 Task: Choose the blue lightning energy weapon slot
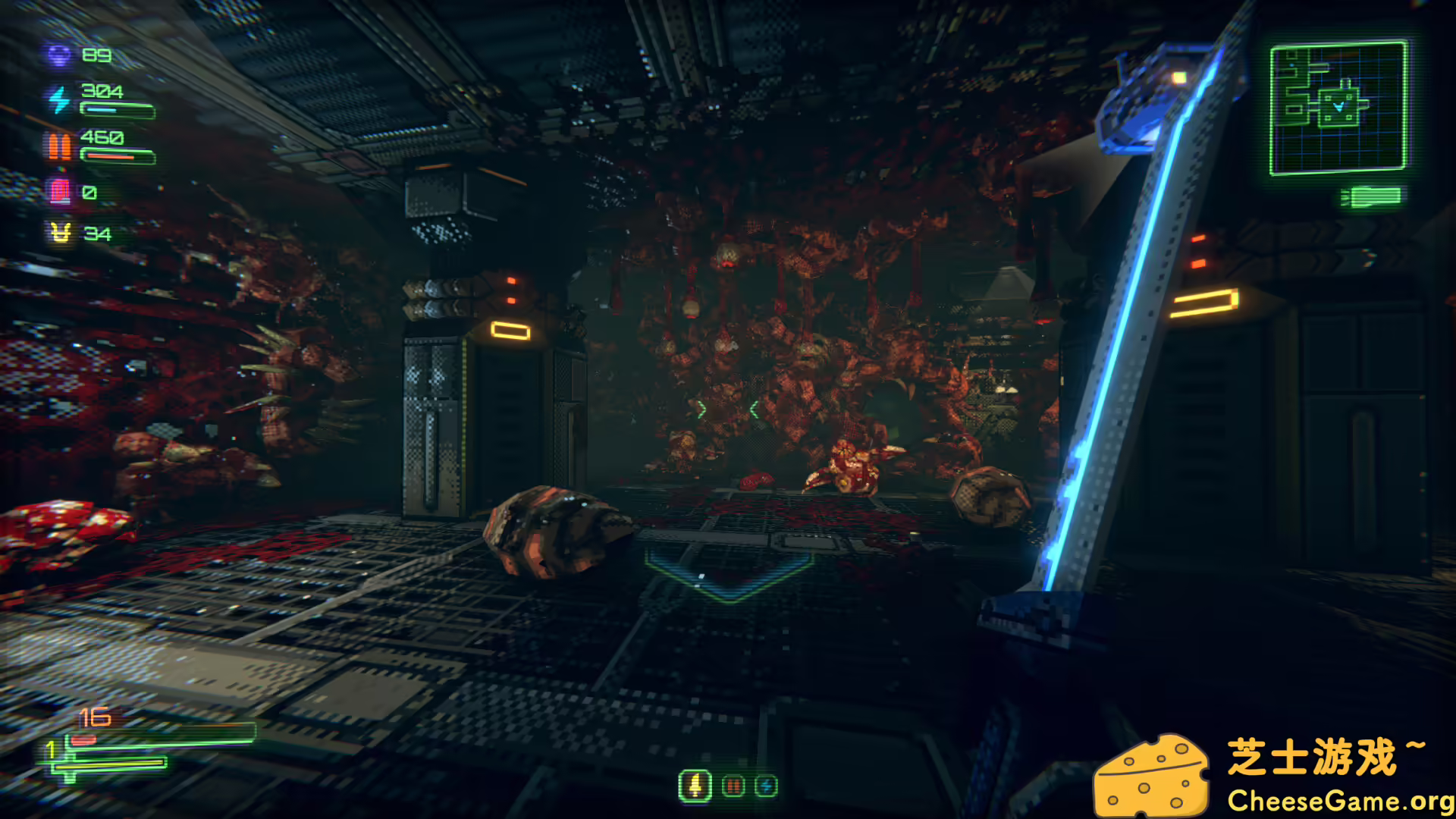(766, 786)
